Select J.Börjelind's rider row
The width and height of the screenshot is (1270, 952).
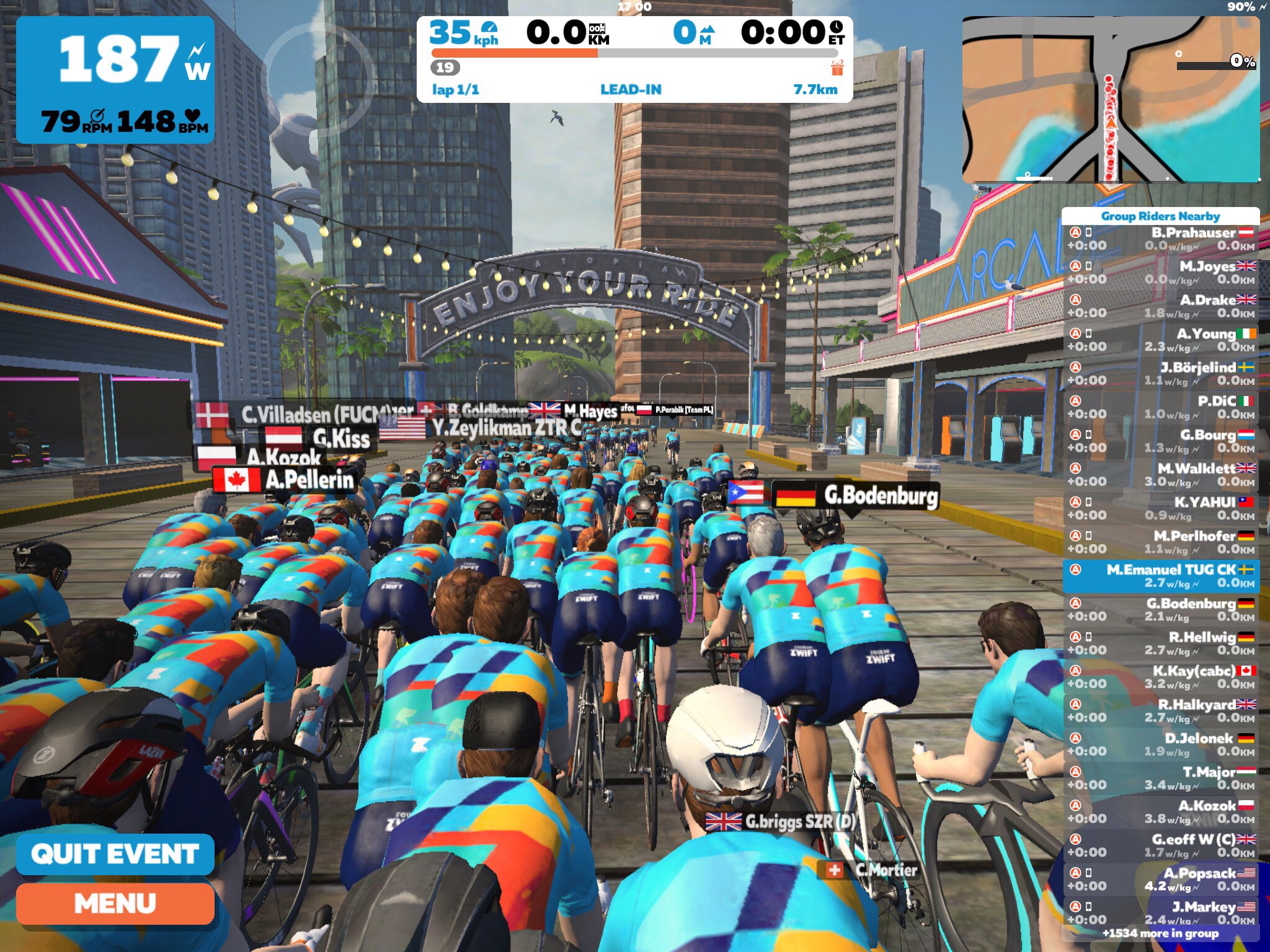1161,374
